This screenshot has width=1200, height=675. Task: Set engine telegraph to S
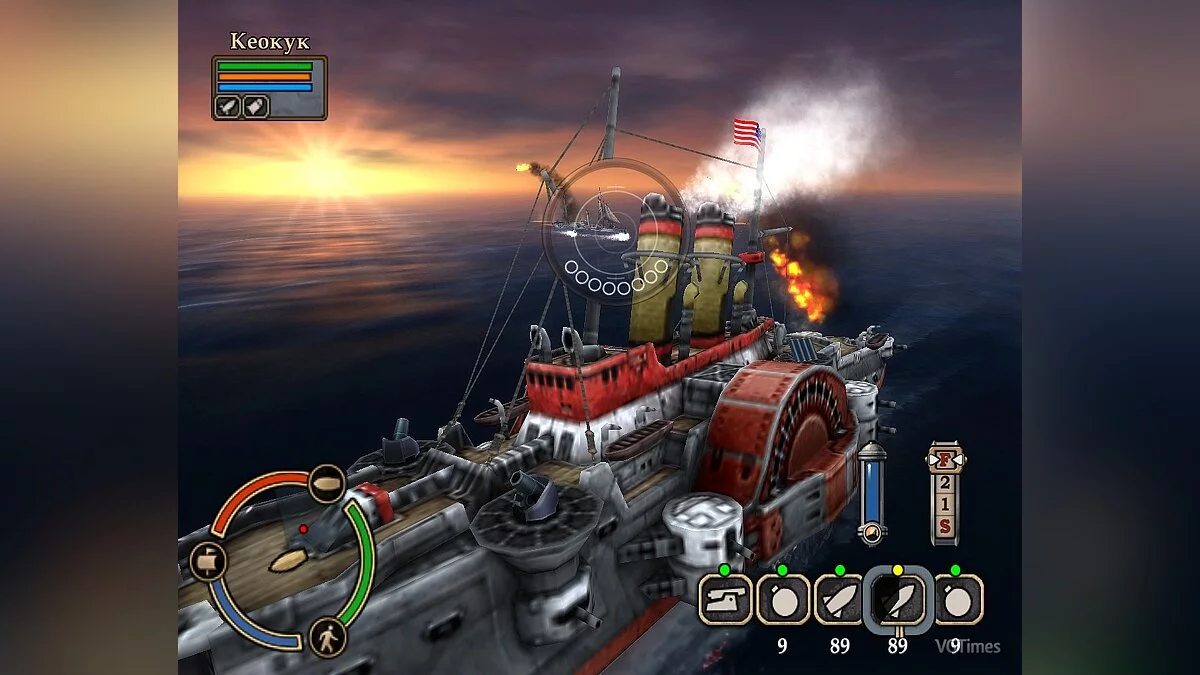tap(944, 525)
